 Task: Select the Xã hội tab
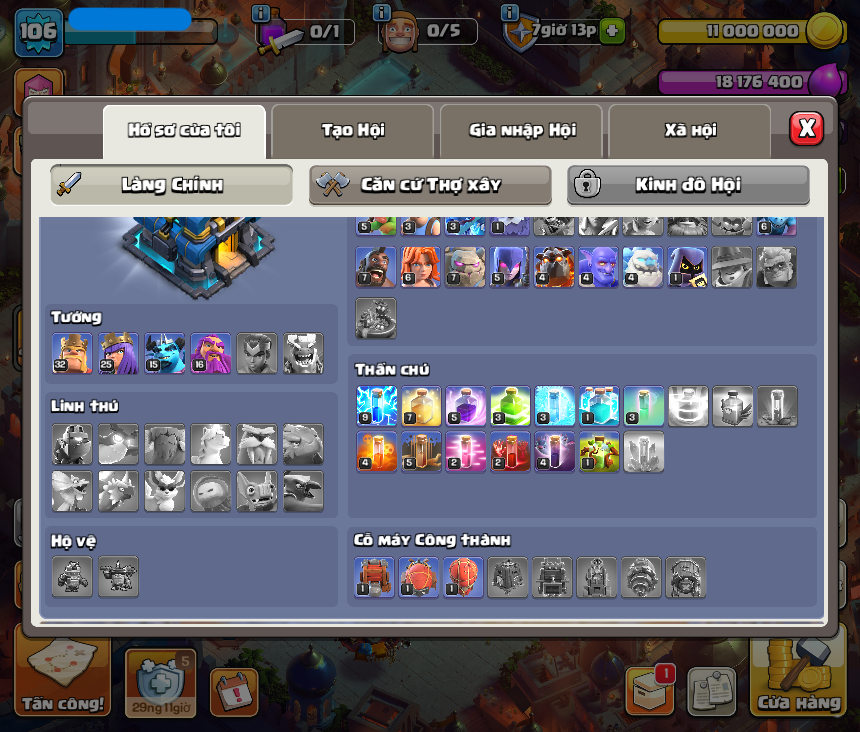click(690, 130)
